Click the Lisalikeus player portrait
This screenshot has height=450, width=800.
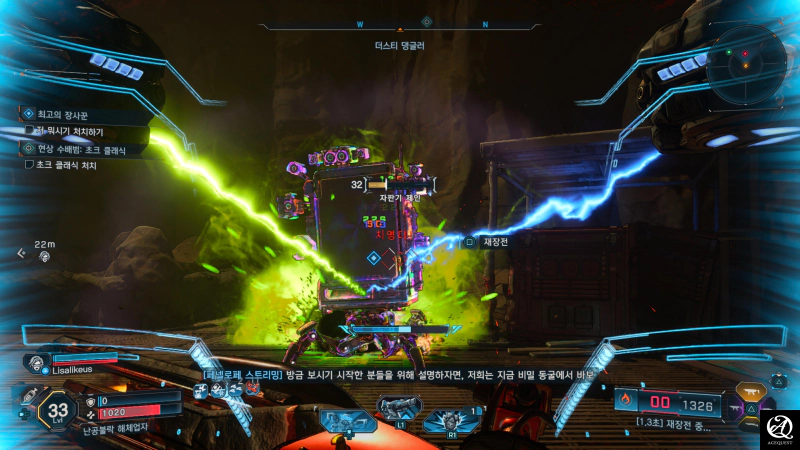[x=36, y=364]
